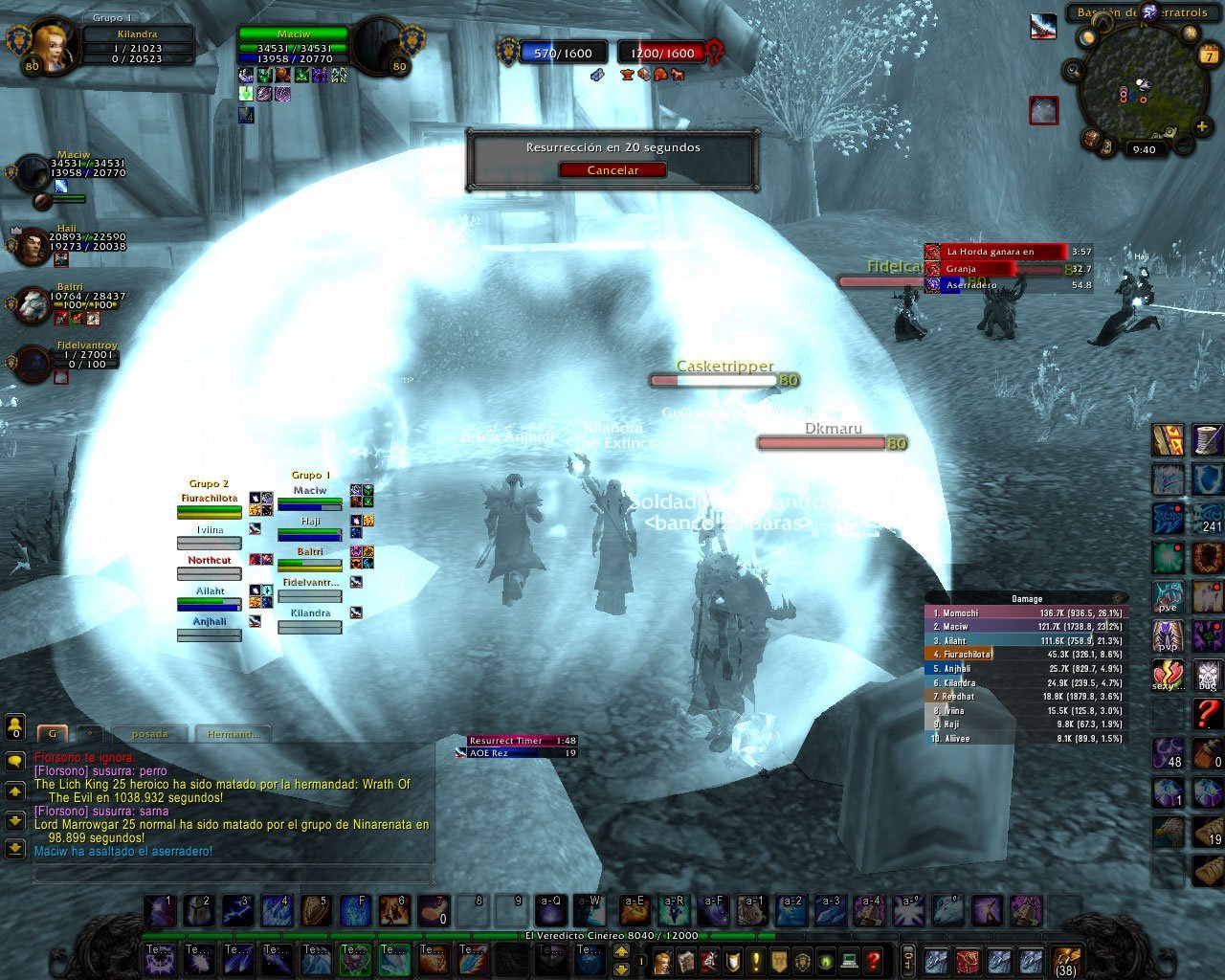The width and height of the screenshot is (1225, 980).
Task: Open the bag showing 38 free slots
Action: pos(1065,960)
